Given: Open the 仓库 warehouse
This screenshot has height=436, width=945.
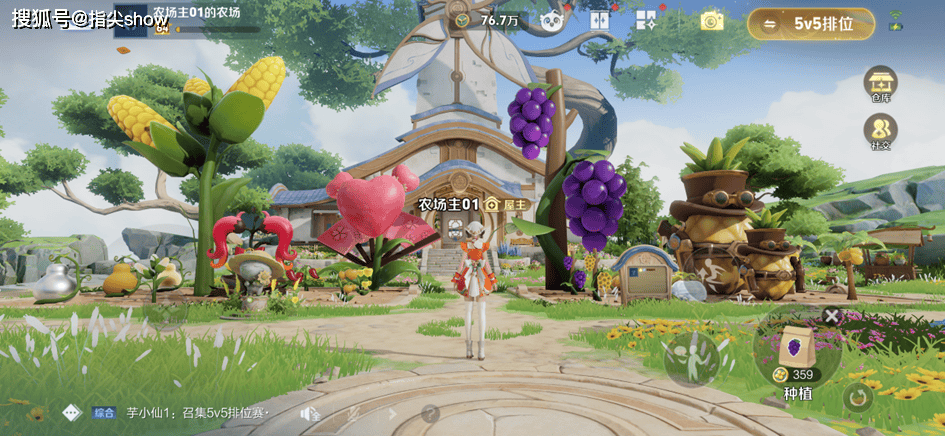Looking at the screenshot, I should (880, 84).
